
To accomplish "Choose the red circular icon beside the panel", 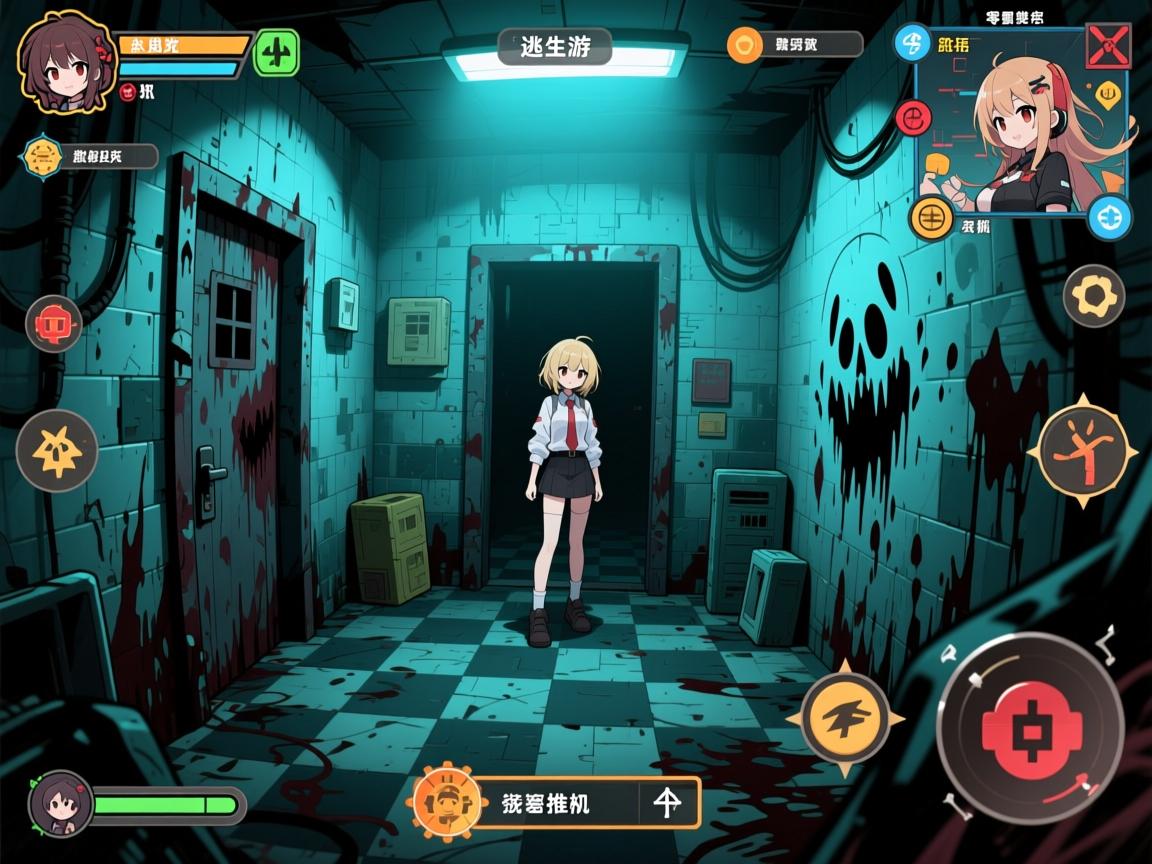I will point(914,117).
